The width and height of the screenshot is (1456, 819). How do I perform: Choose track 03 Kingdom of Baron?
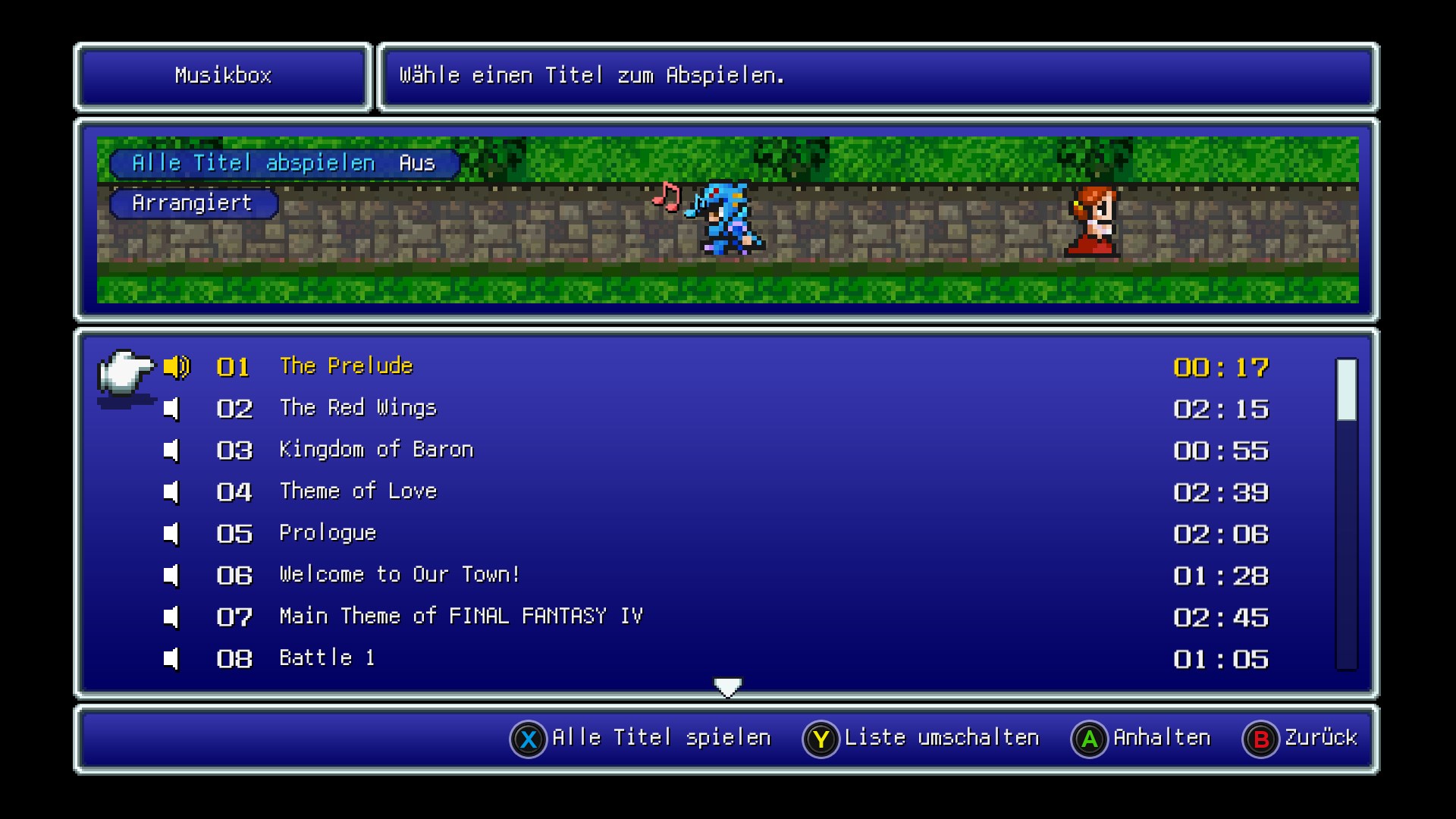pos(376,450)
